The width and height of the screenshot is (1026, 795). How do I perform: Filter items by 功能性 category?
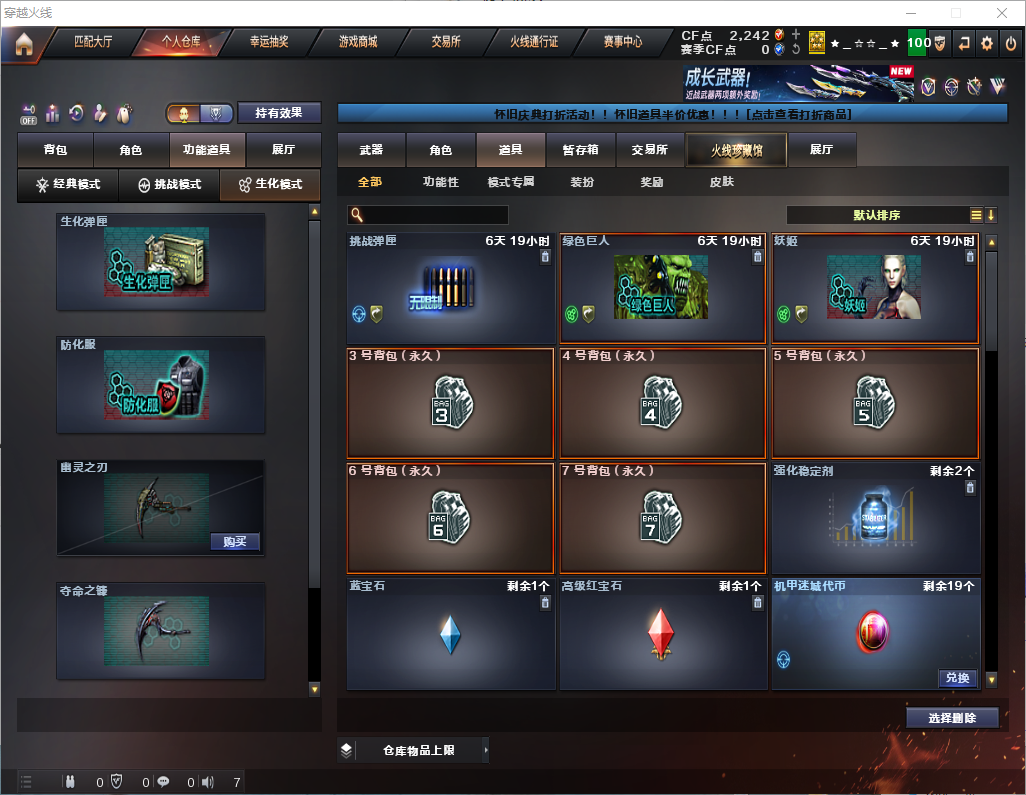[440, 182]
